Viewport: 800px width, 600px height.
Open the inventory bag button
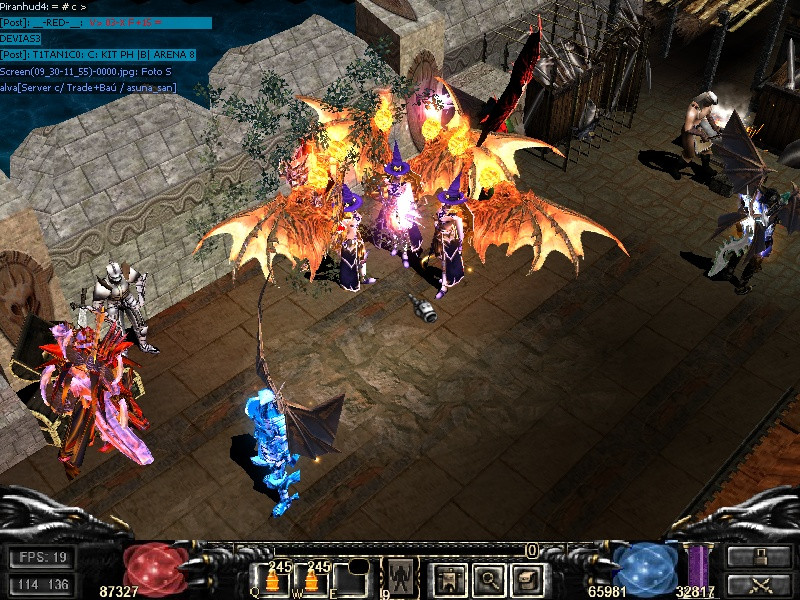525,578
